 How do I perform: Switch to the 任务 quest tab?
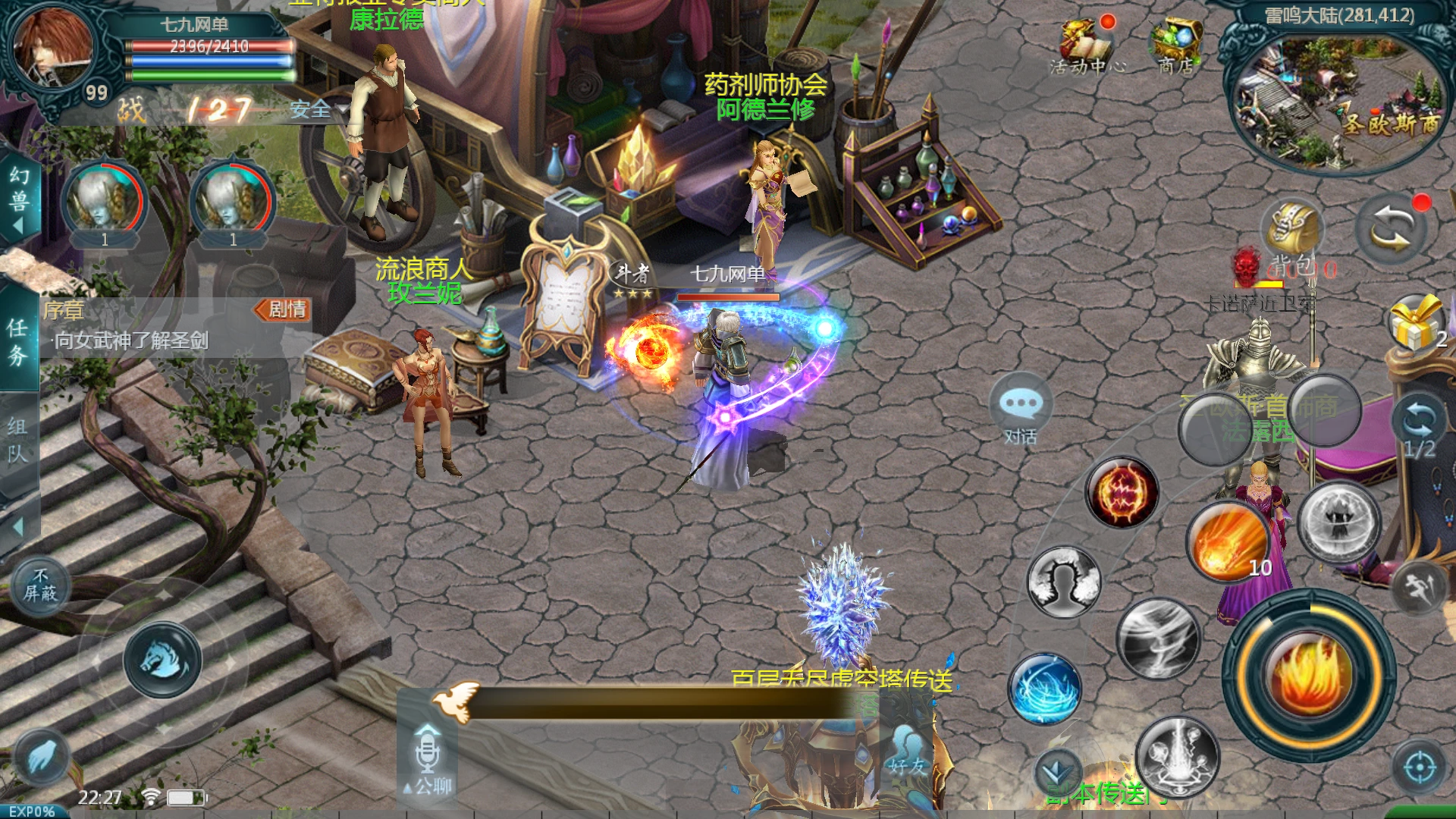(17, 340)
